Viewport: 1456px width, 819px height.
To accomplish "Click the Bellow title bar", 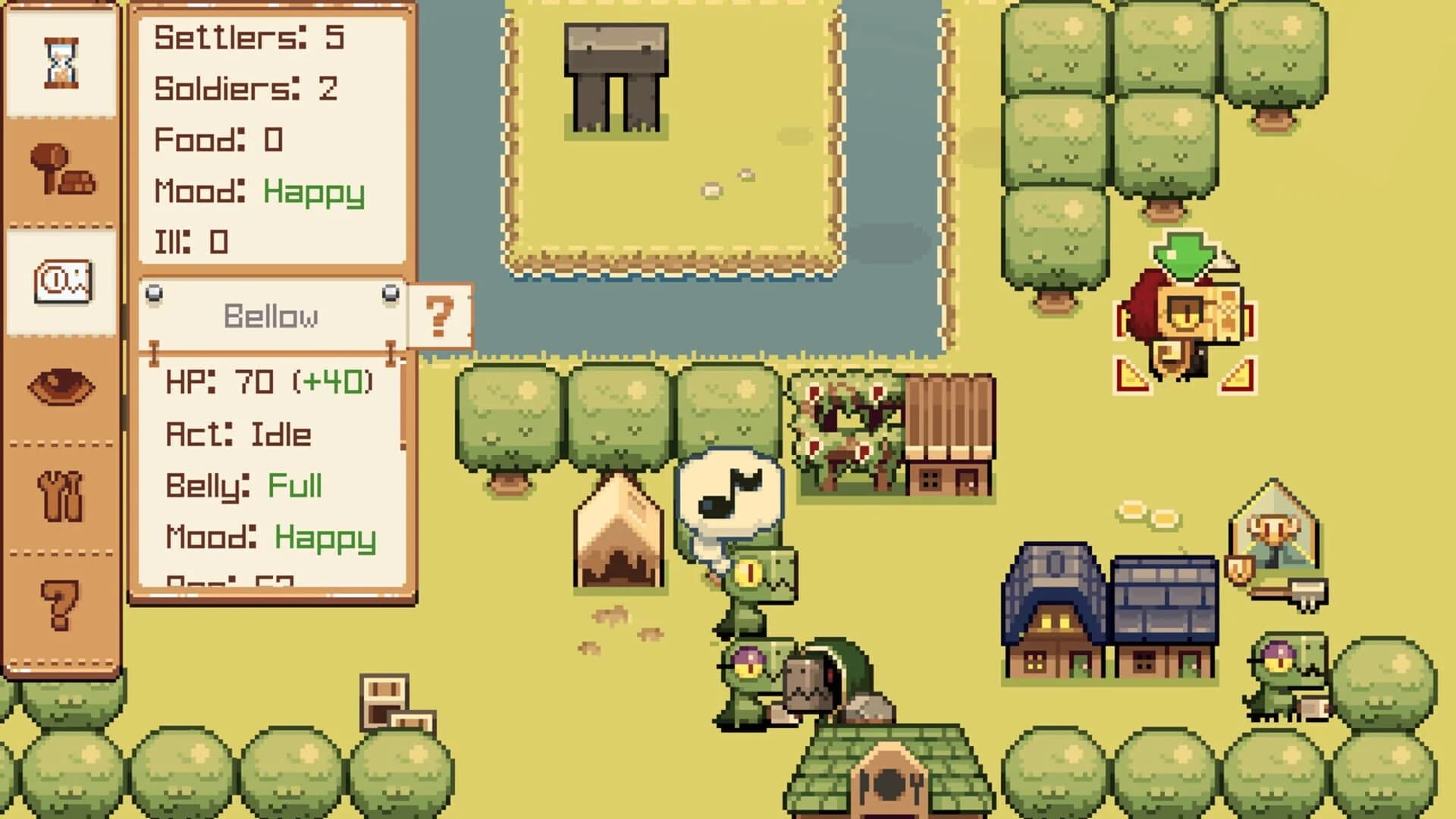I will [271, 315].
